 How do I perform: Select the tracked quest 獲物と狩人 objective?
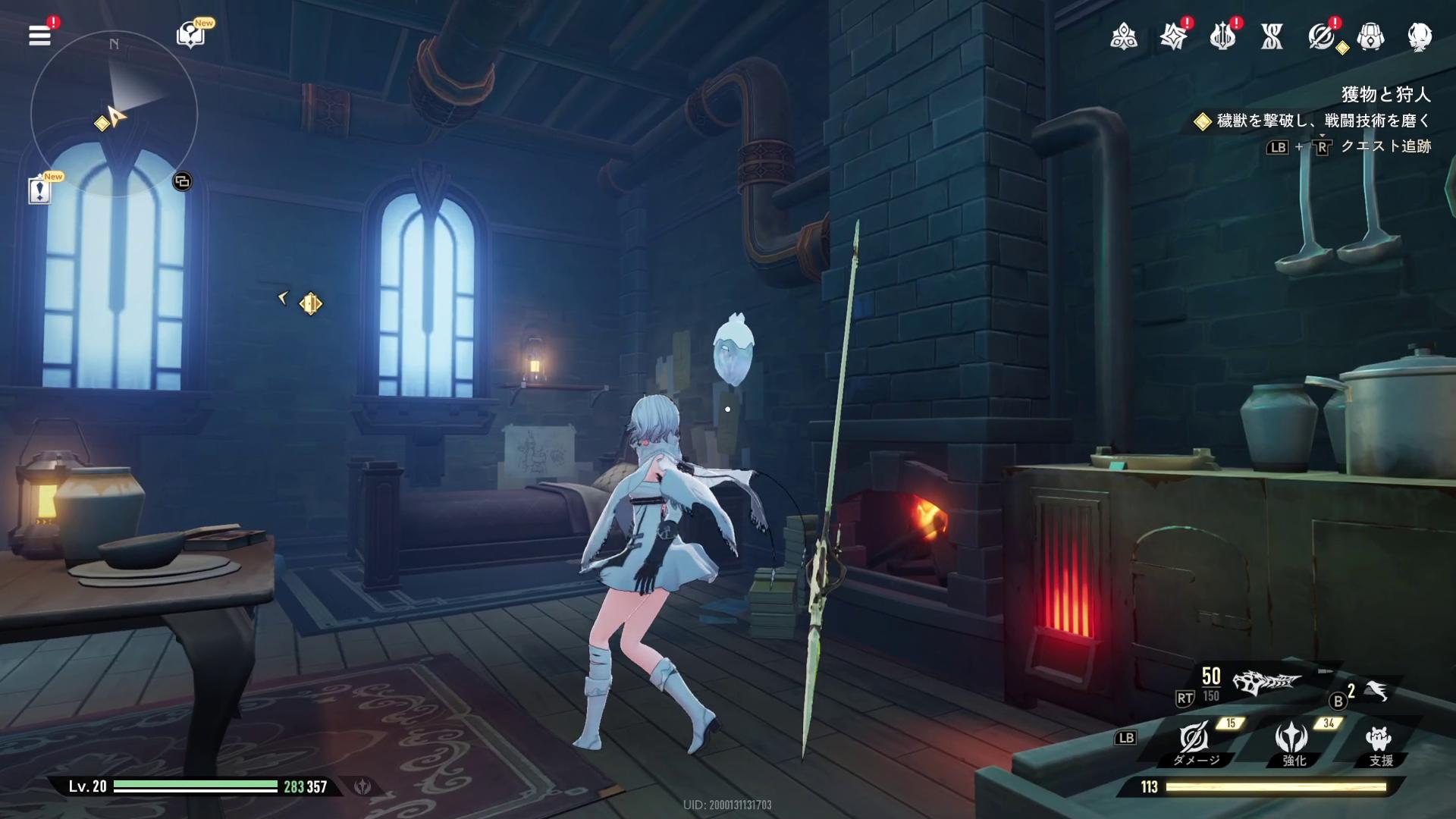point(1323,121)
